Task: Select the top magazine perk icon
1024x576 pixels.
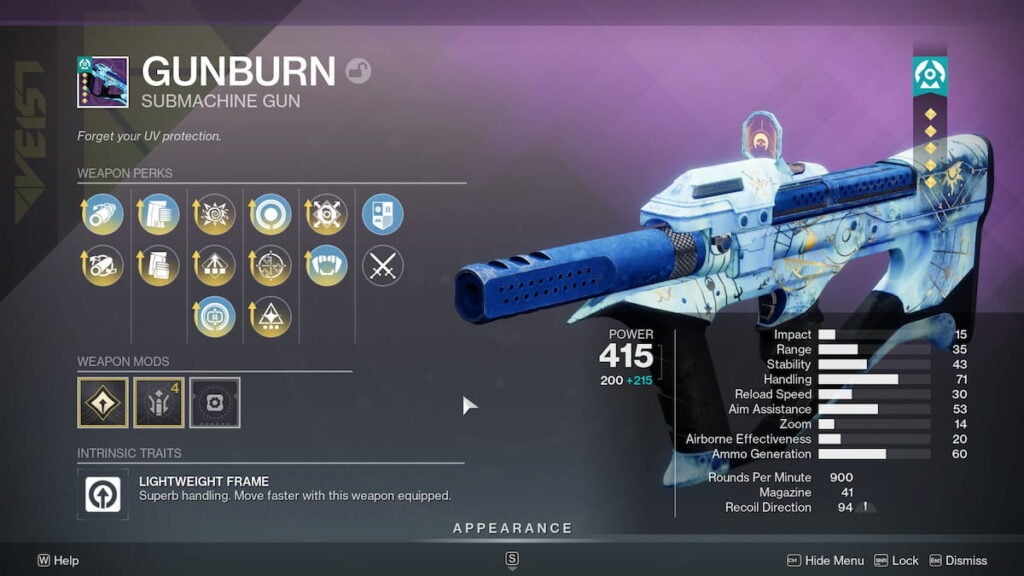Action: 158,215
